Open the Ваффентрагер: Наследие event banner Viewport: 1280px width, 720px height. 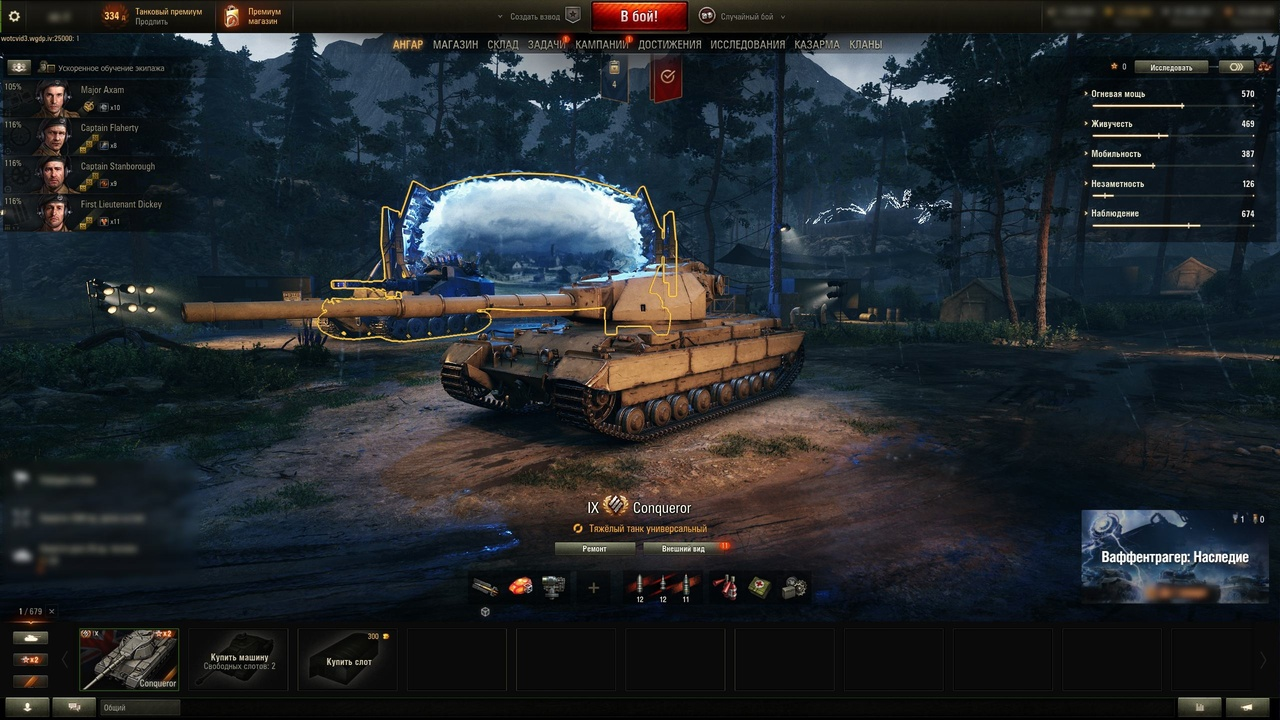coord(1175,557)
